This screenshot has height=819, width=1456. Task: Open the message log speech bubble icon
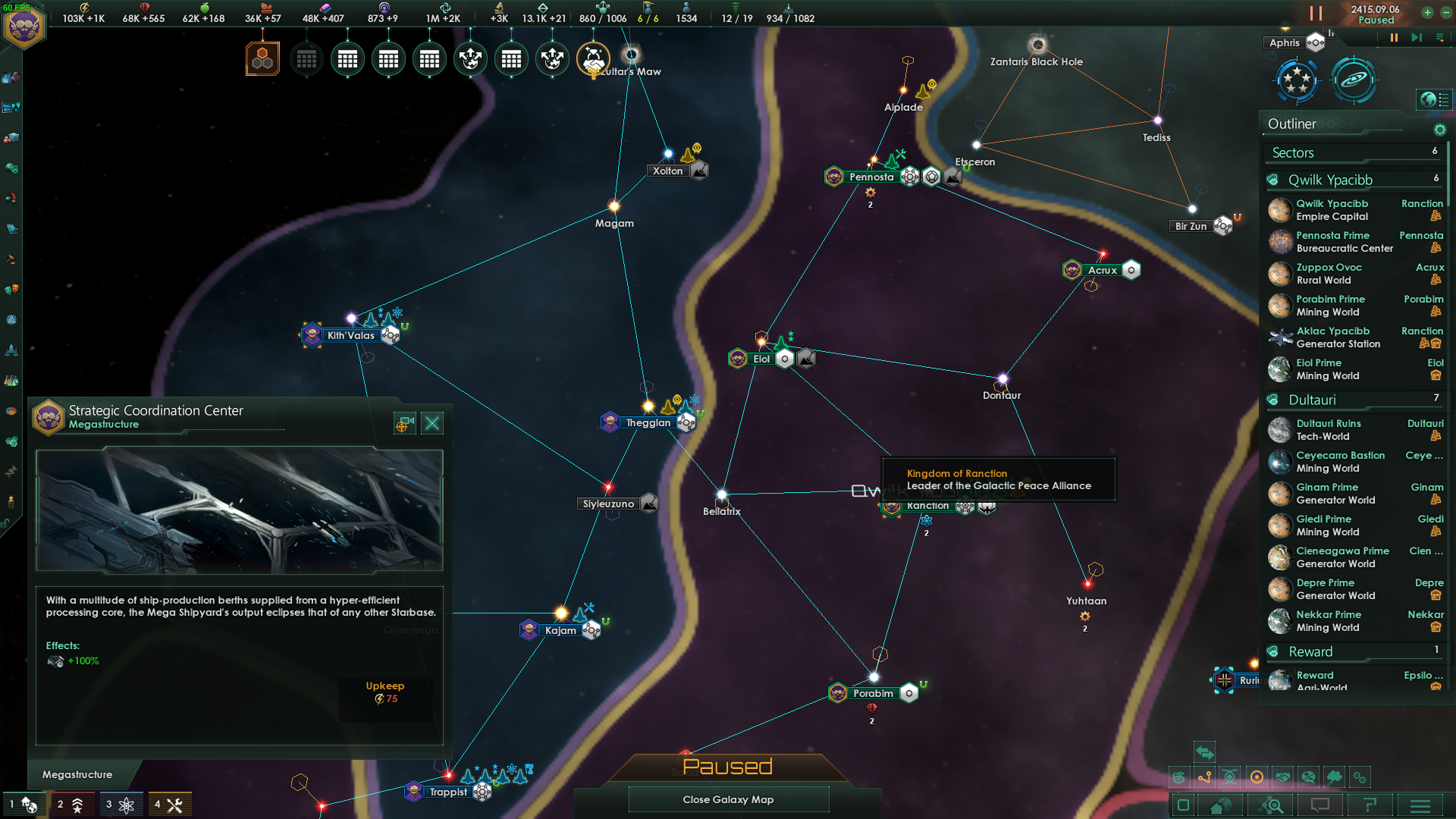(x=1321, y=805)
